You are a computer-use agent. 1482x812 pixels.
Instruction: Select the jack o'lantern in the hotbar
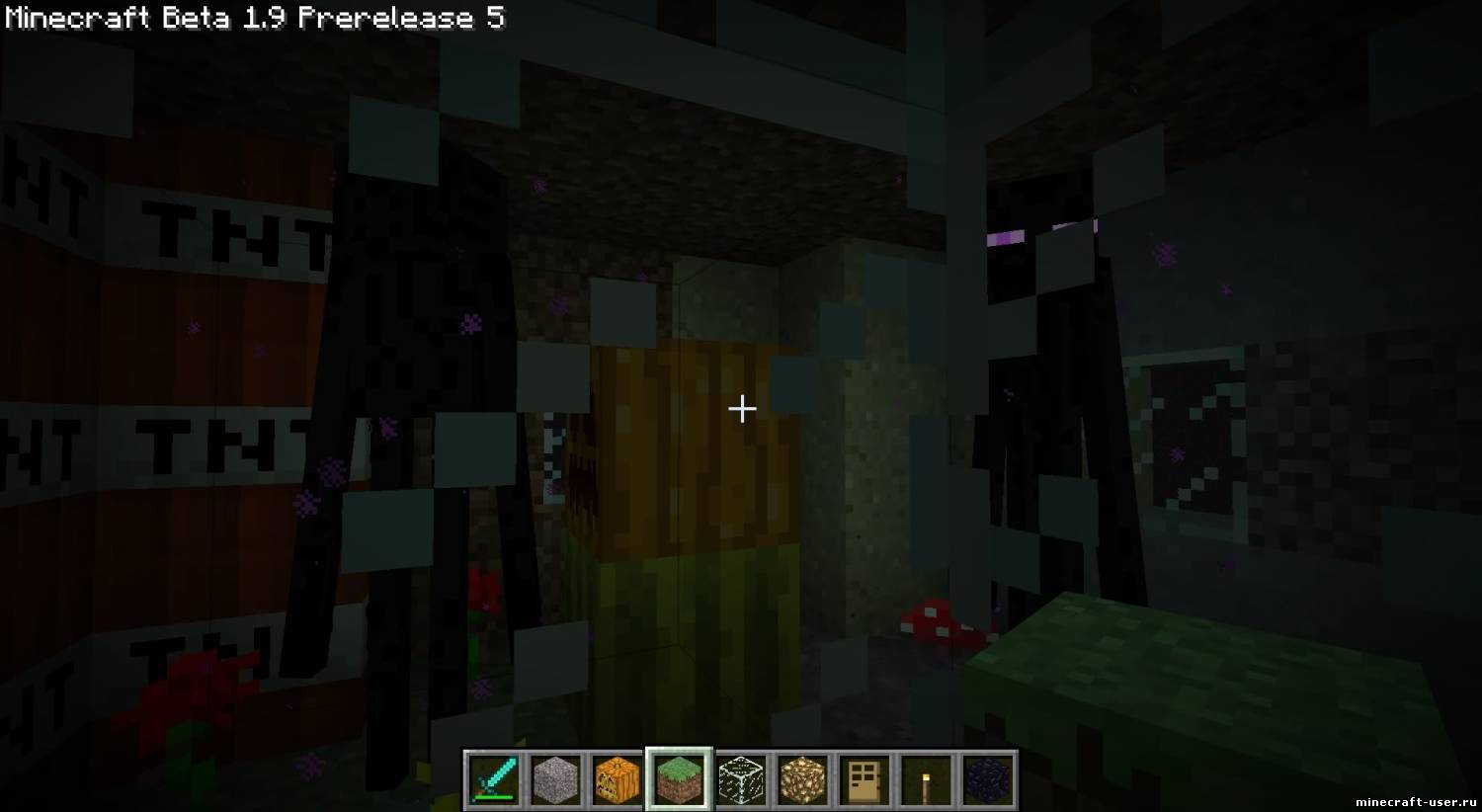point(617,778)
